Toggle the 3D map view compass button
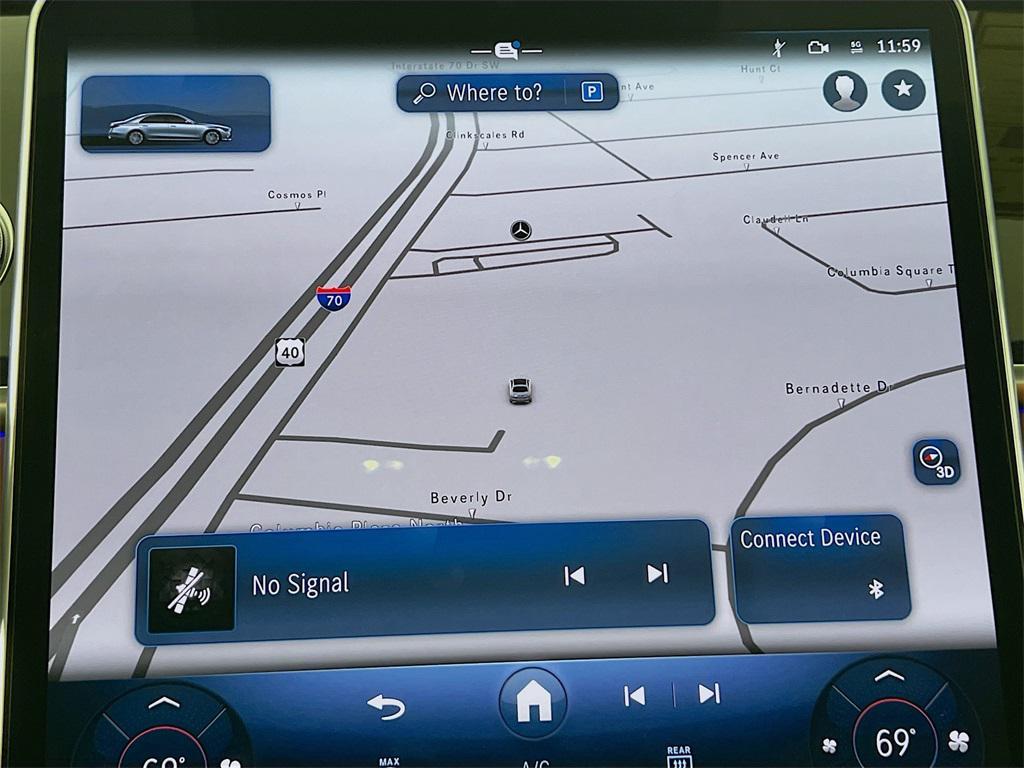Screen dimensions: 1024x768 [x=935, y=462]
